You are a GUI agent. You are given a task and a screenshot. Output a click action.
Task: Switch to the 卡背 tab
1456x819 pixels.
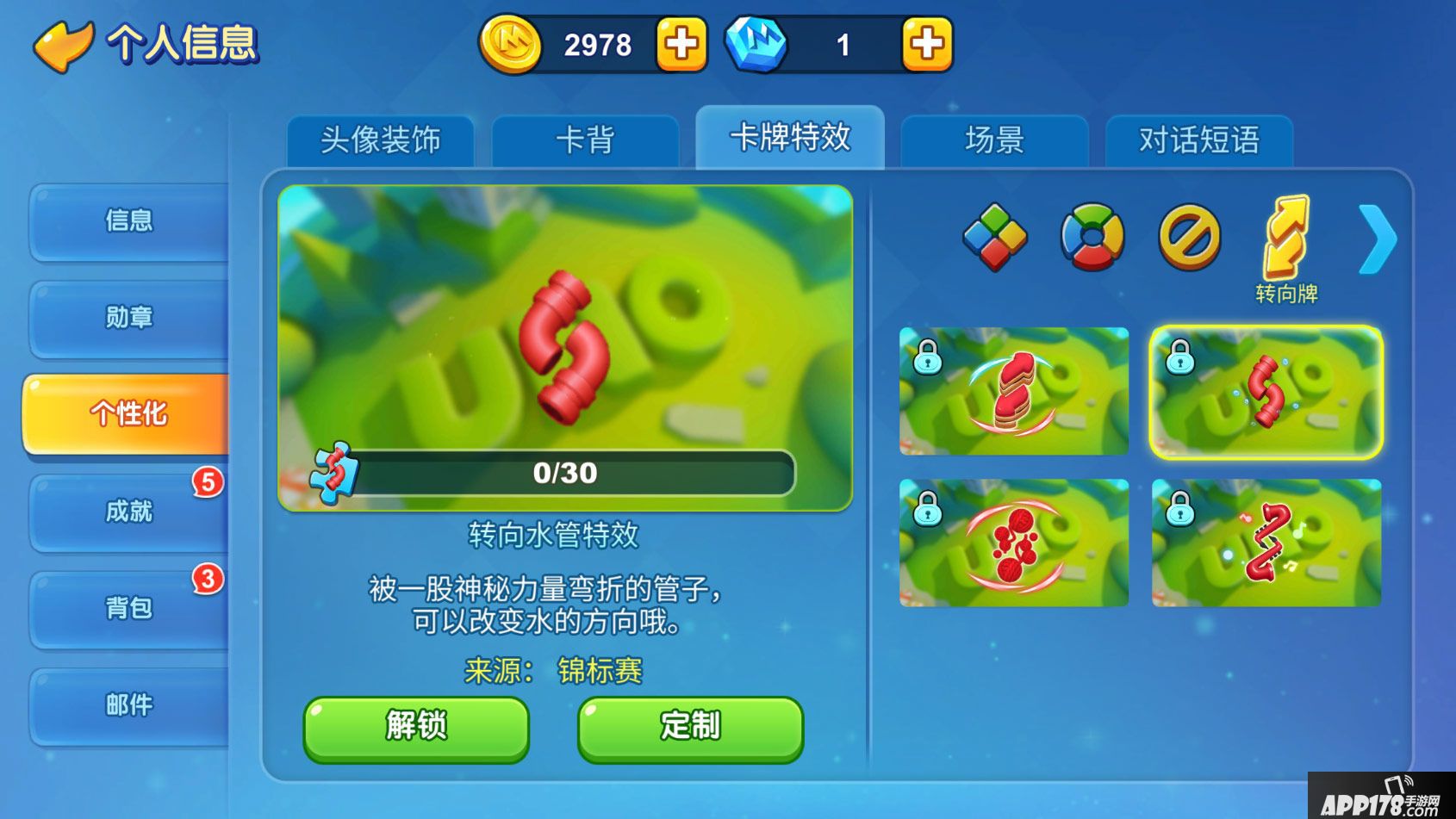[x=585, y=140]
